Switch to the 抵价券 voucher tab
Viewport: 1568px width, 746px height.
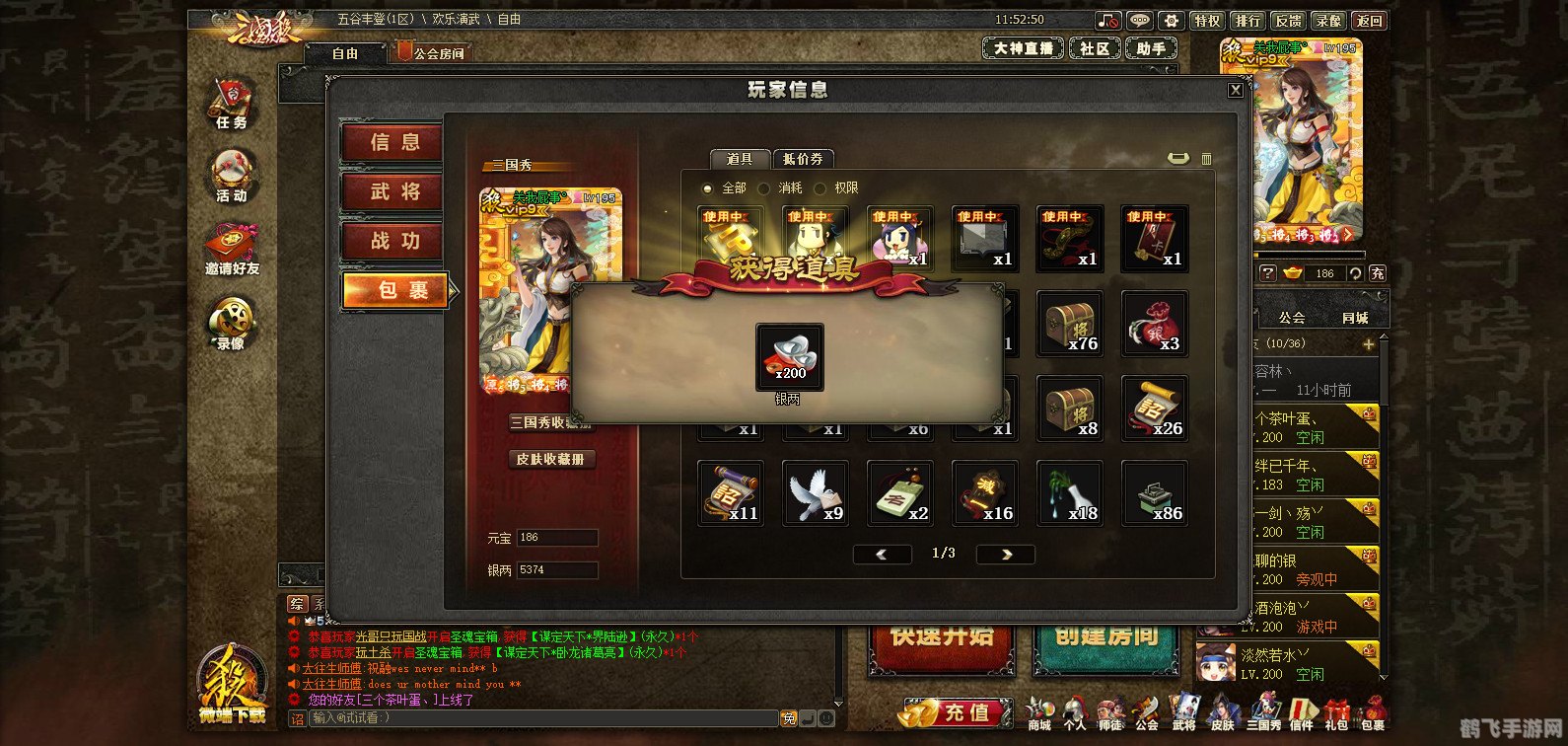pyautogui.click(x=803, y=159)
